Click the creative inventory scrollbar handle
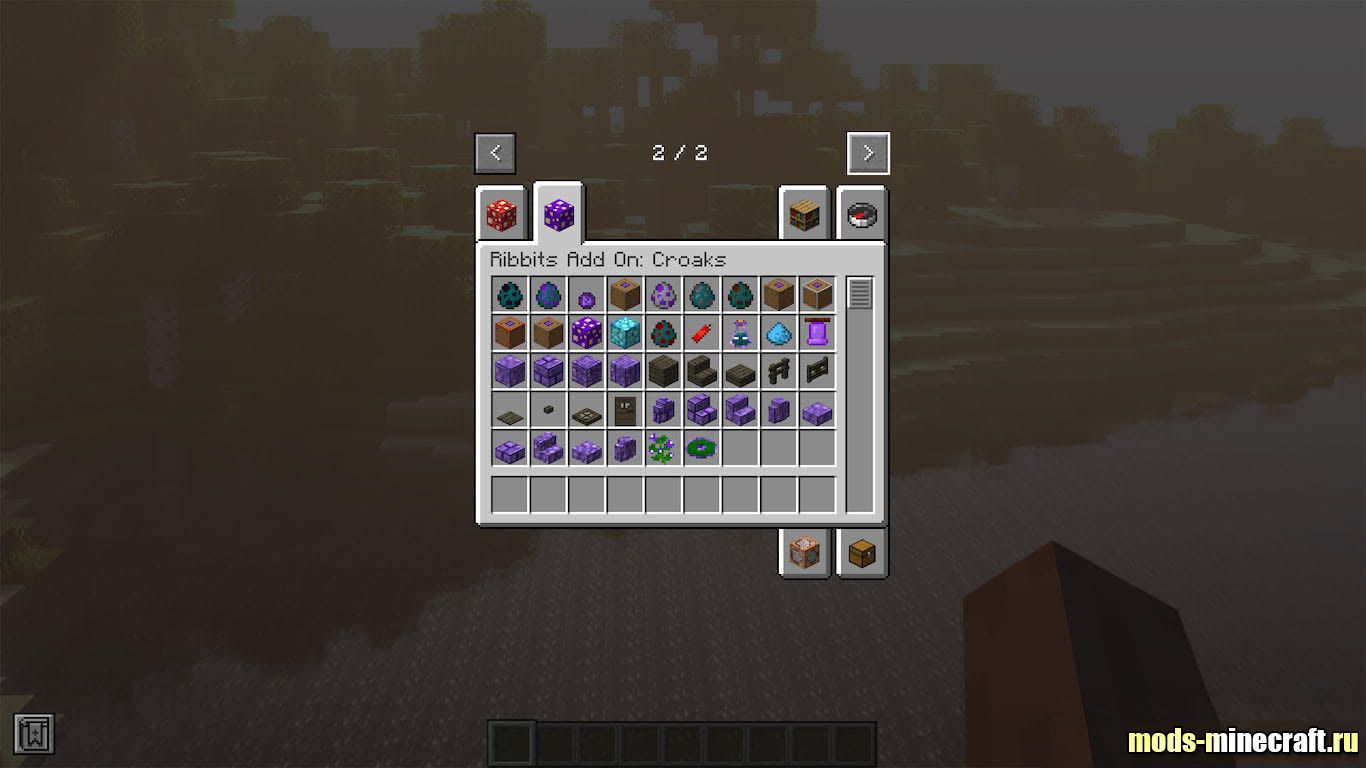1366x768 pixels. click(860, 294)
